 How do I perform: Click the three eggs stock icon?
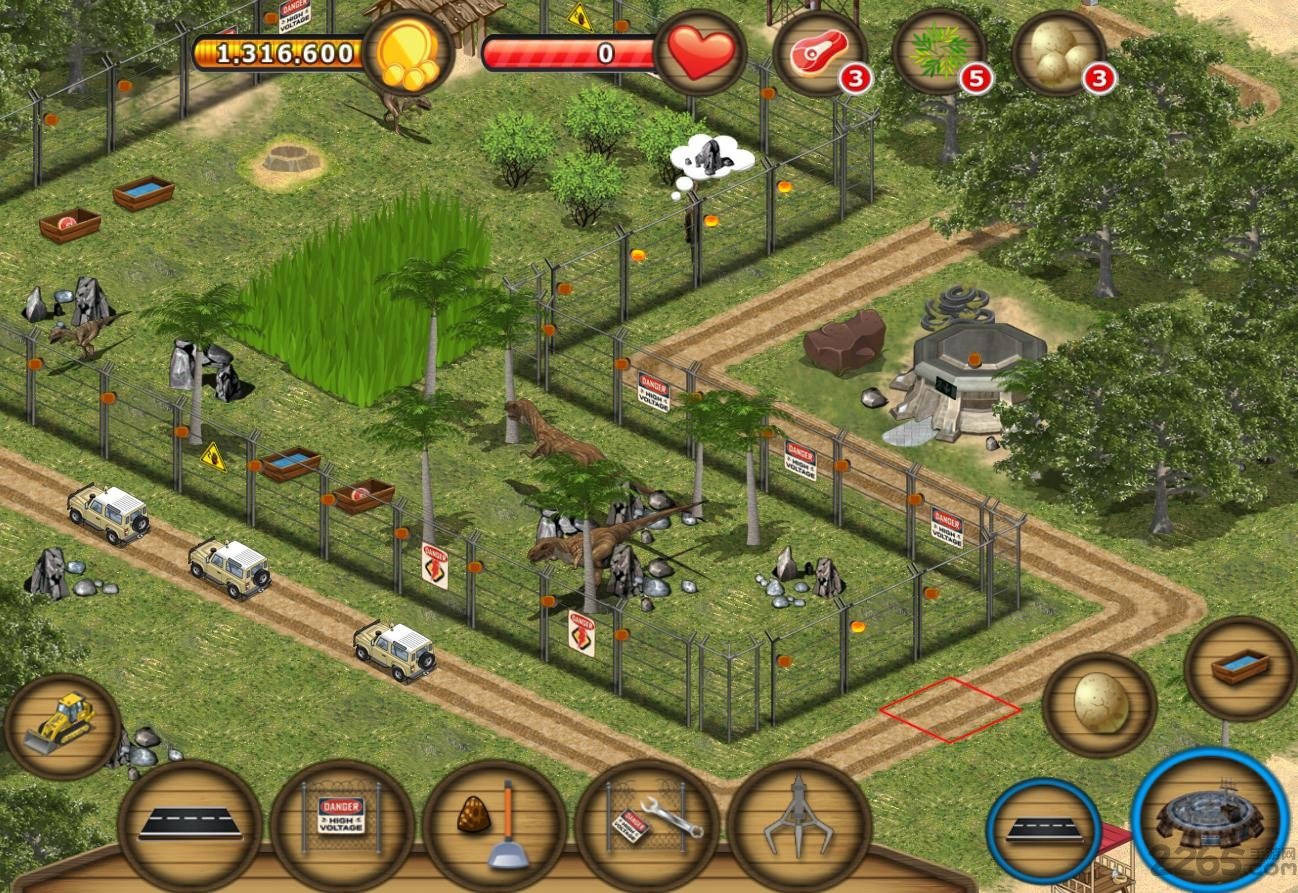pyautogui.click(x=1059, y=52)
